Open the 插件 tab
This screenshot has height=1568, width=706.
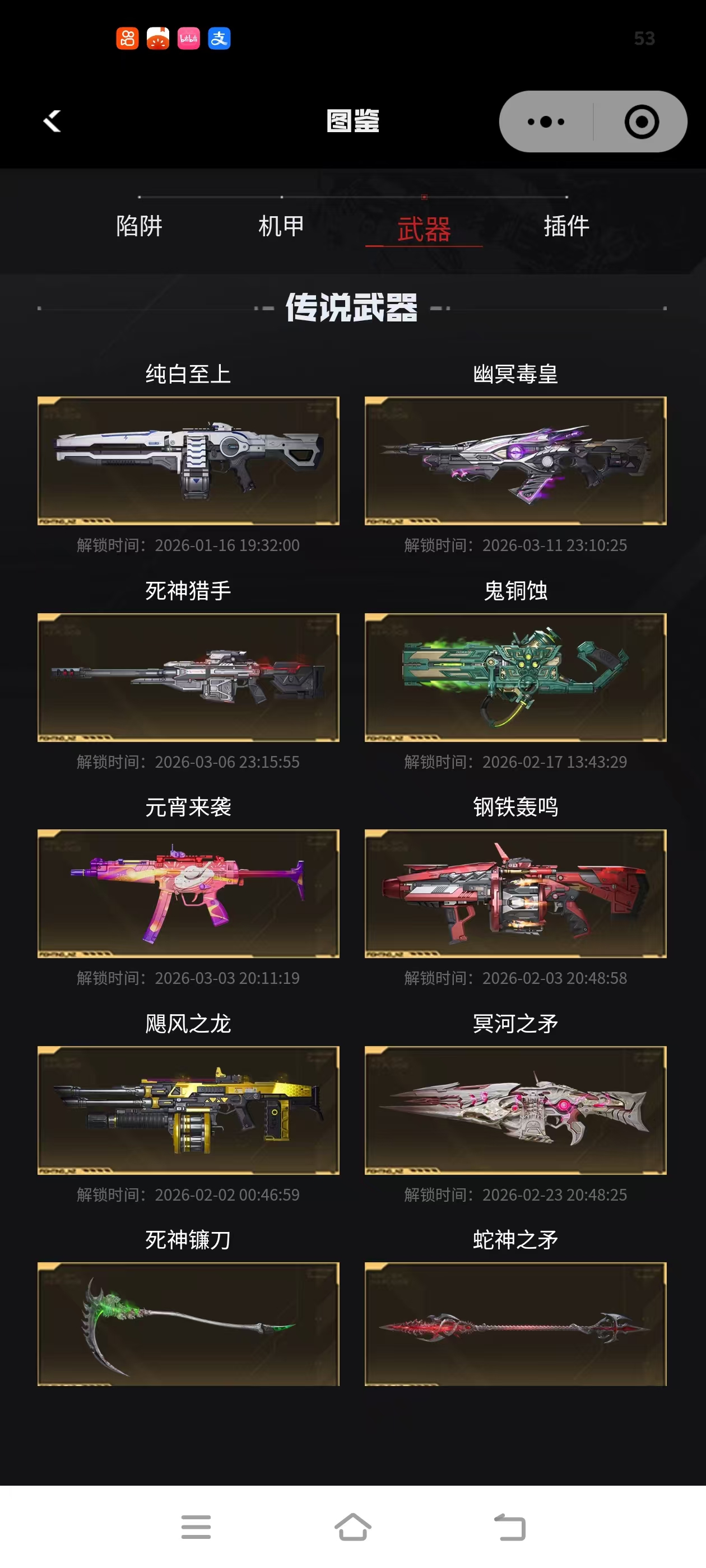coord(566,226)
